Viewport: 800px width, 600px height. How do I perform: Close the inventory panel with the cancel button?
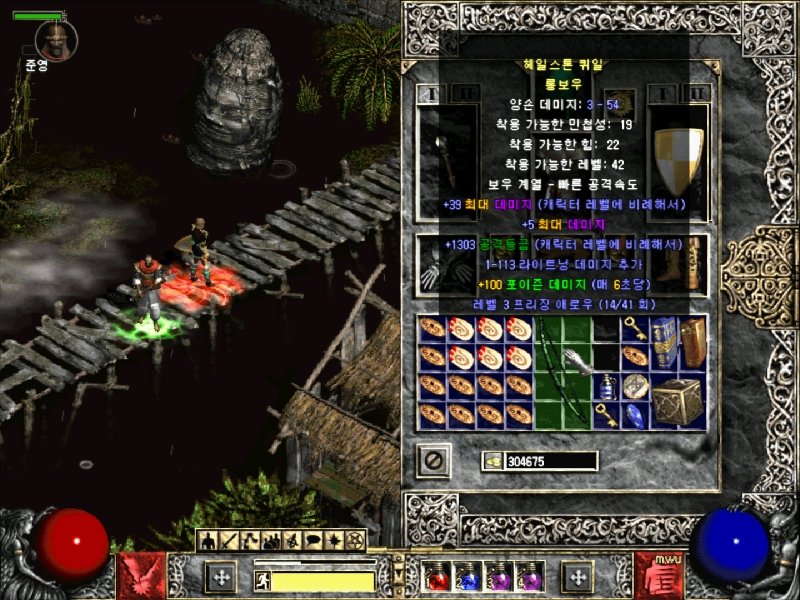pos(433,461)
